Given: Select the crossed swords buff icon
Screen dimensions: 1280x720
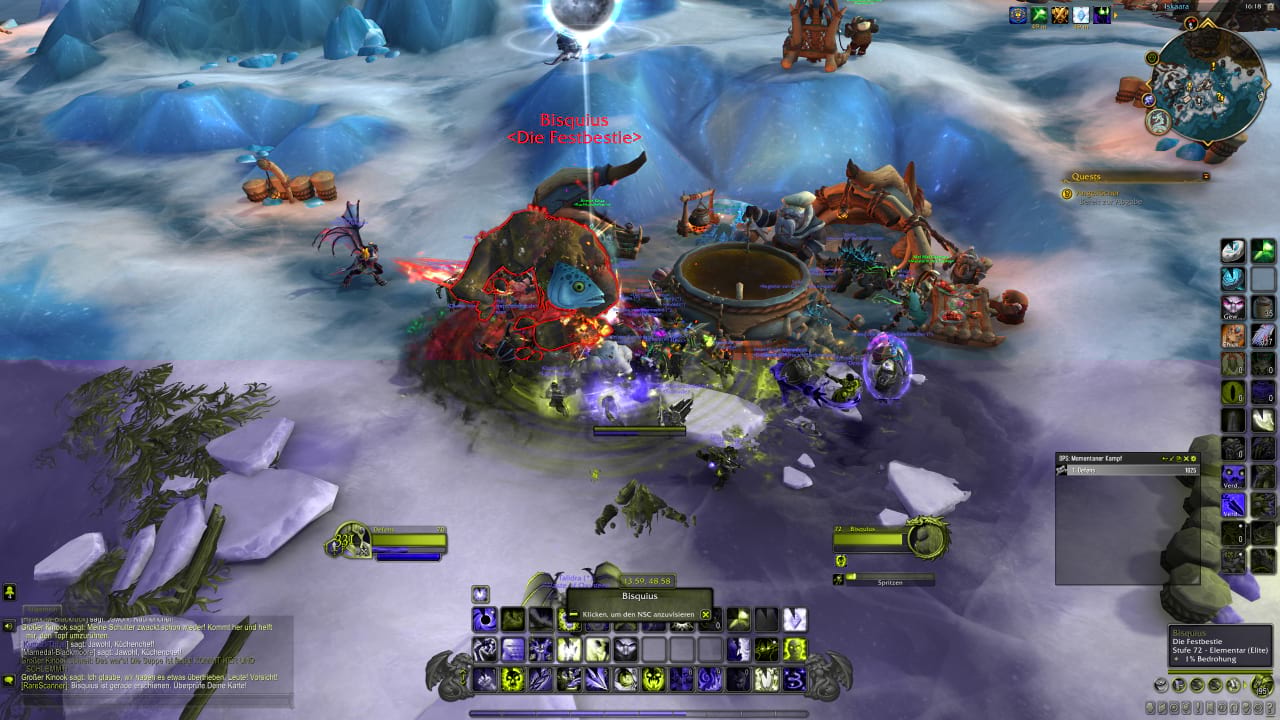Looking at the screenshot, I should click(x=1060, y=15).
